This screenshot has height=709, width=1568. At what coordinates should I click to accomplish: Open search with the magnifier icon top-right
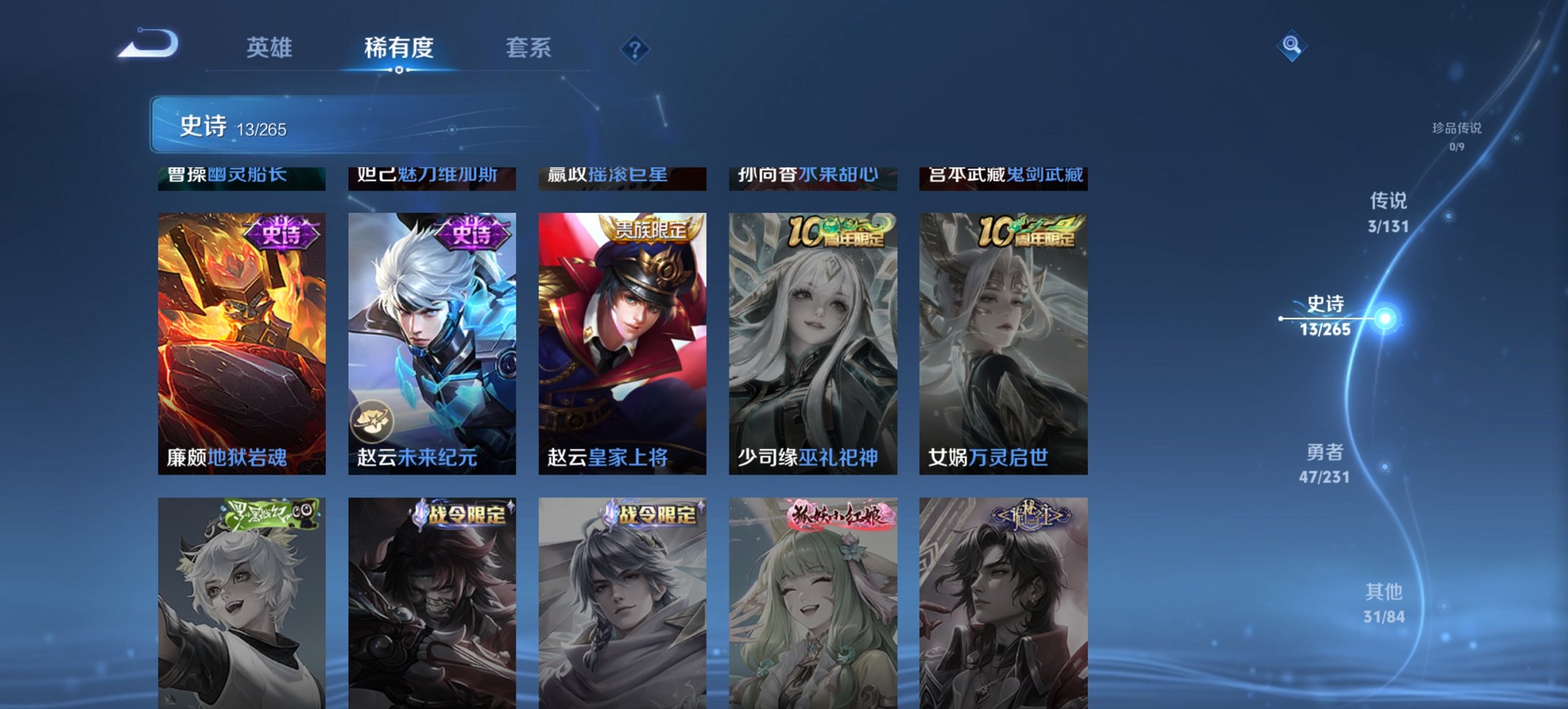(x=1293, y=45)
